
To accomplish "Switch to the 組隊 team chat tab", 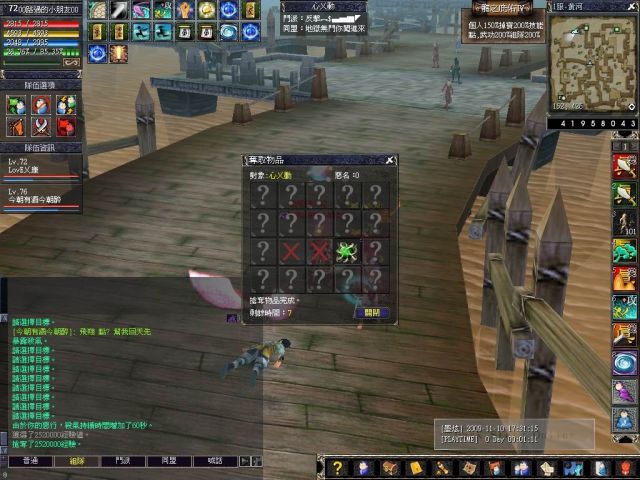I will pos(77,461).
